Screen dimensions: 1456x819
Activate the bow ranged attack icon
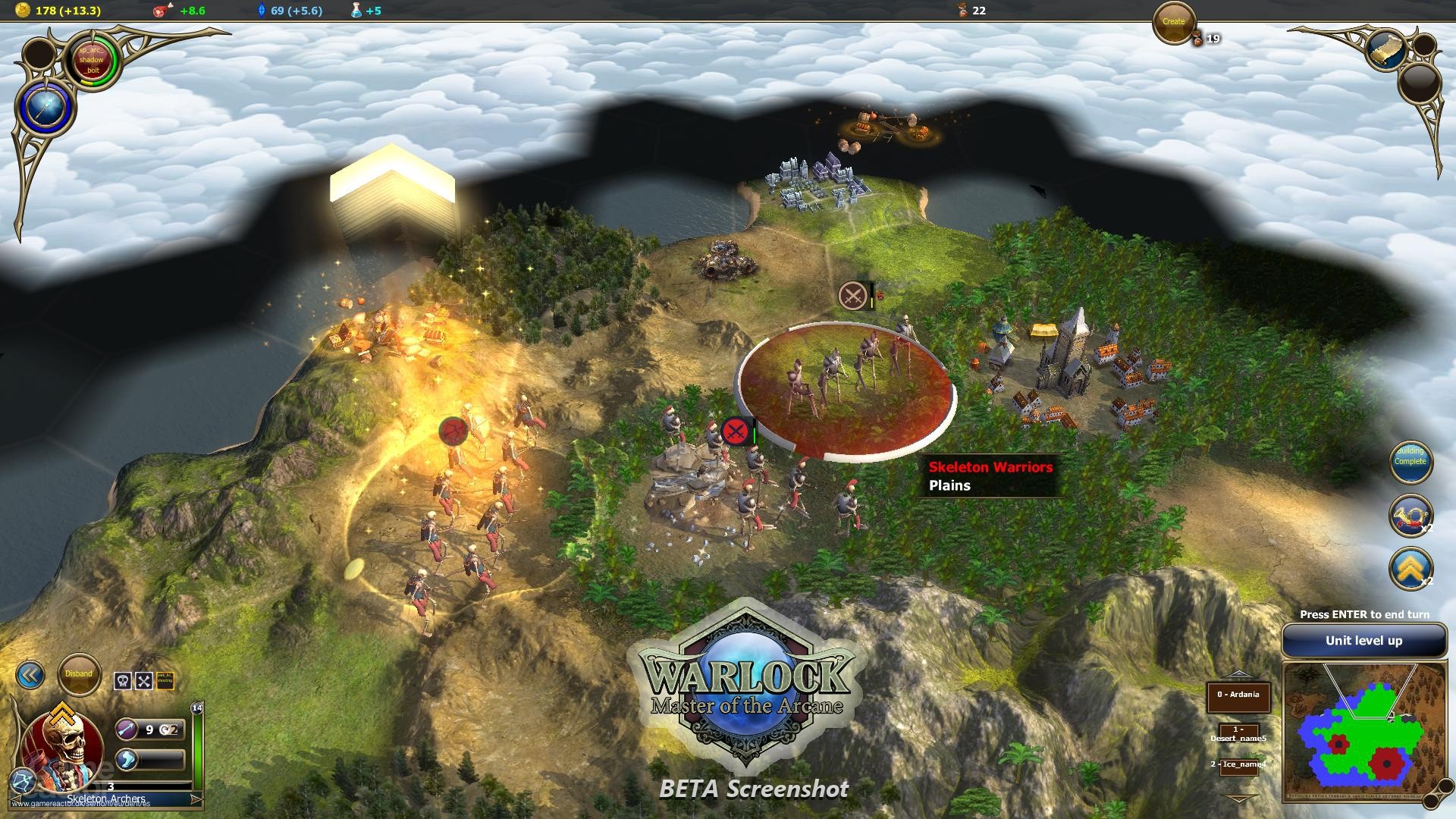point(21,779)
